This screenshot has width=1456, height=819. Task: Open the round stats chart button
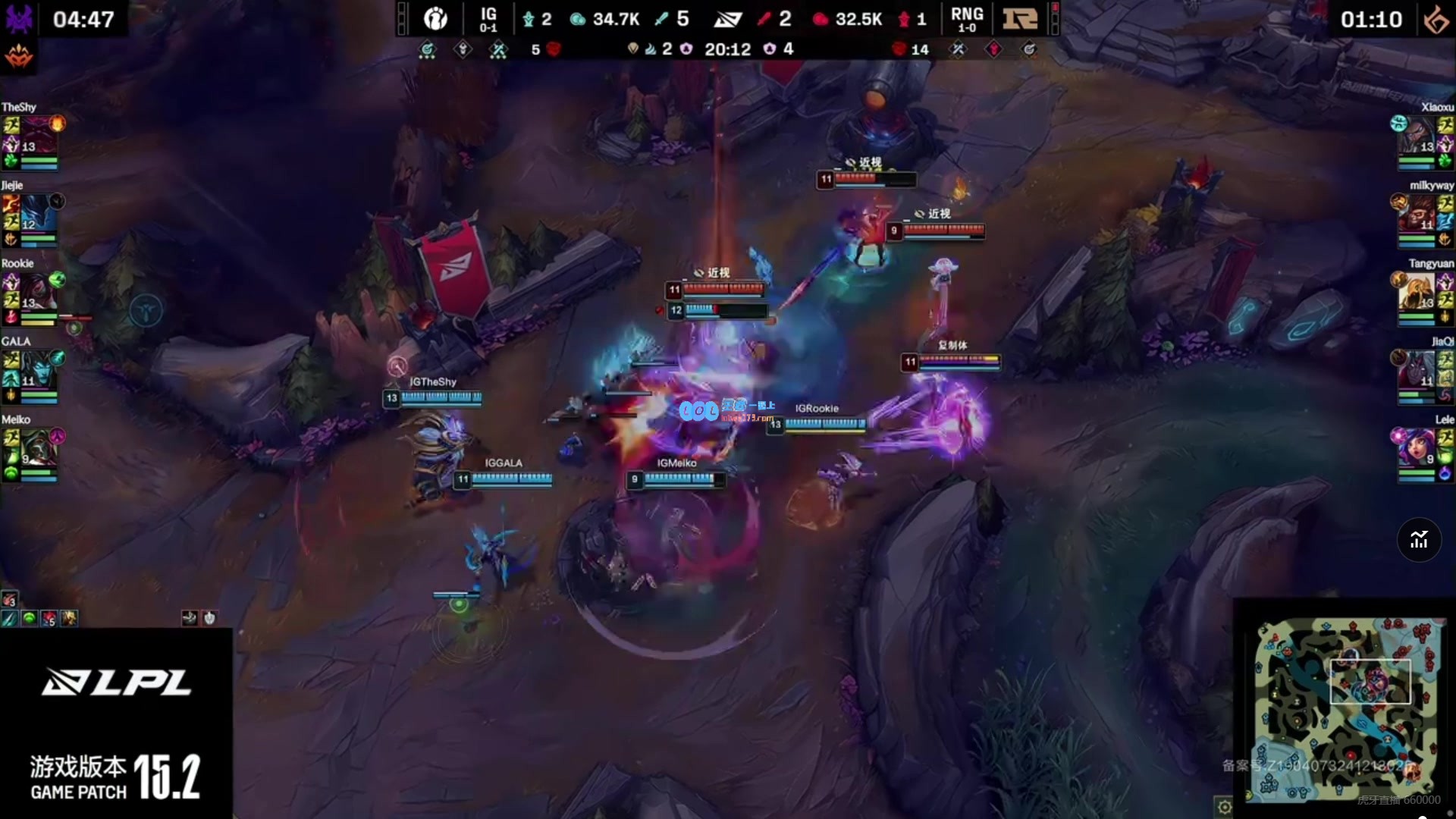(1419, 540)
